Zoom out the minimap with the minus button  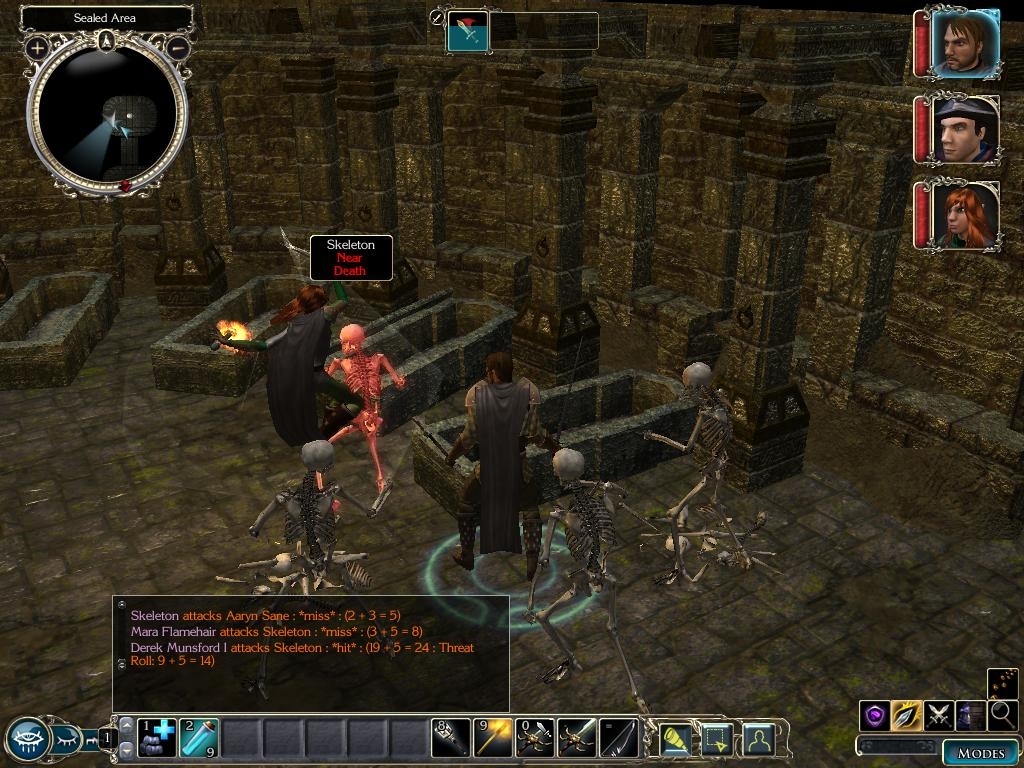pos(177,47)
